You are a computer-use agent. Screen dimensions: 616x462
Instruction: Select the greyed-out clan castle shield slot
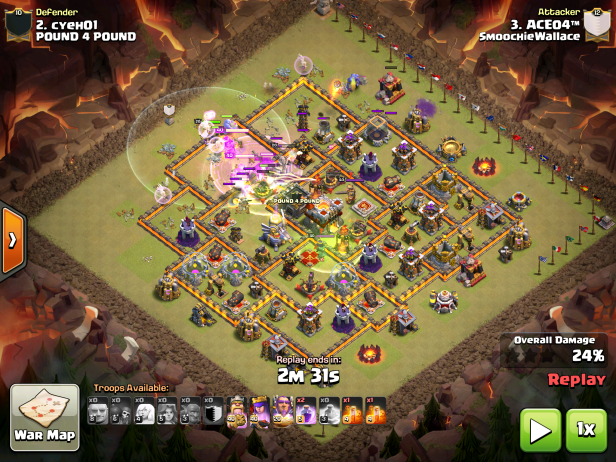(214, 411)
